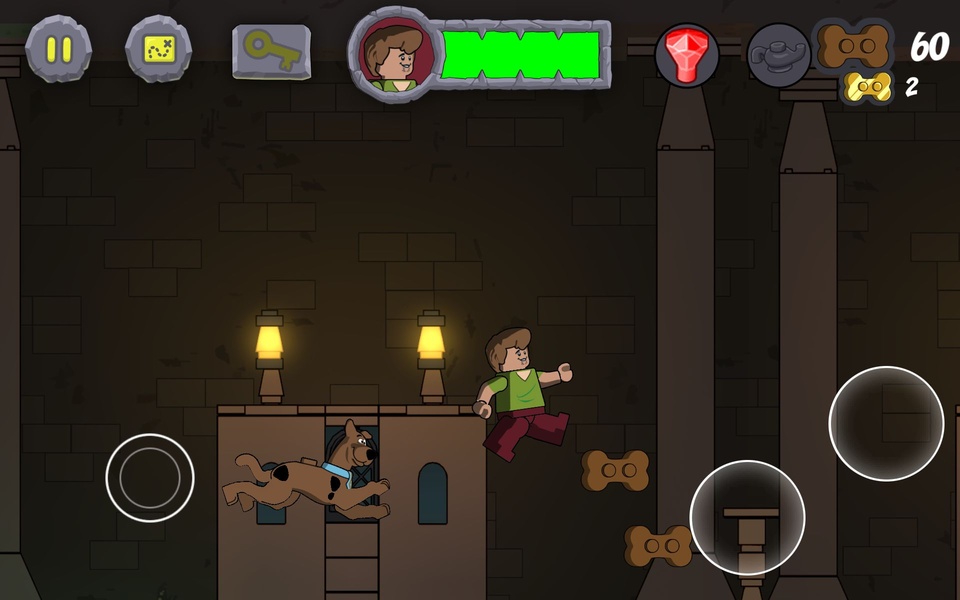Activate the red gem icon
960x600 pixels.
click(687, 54)
